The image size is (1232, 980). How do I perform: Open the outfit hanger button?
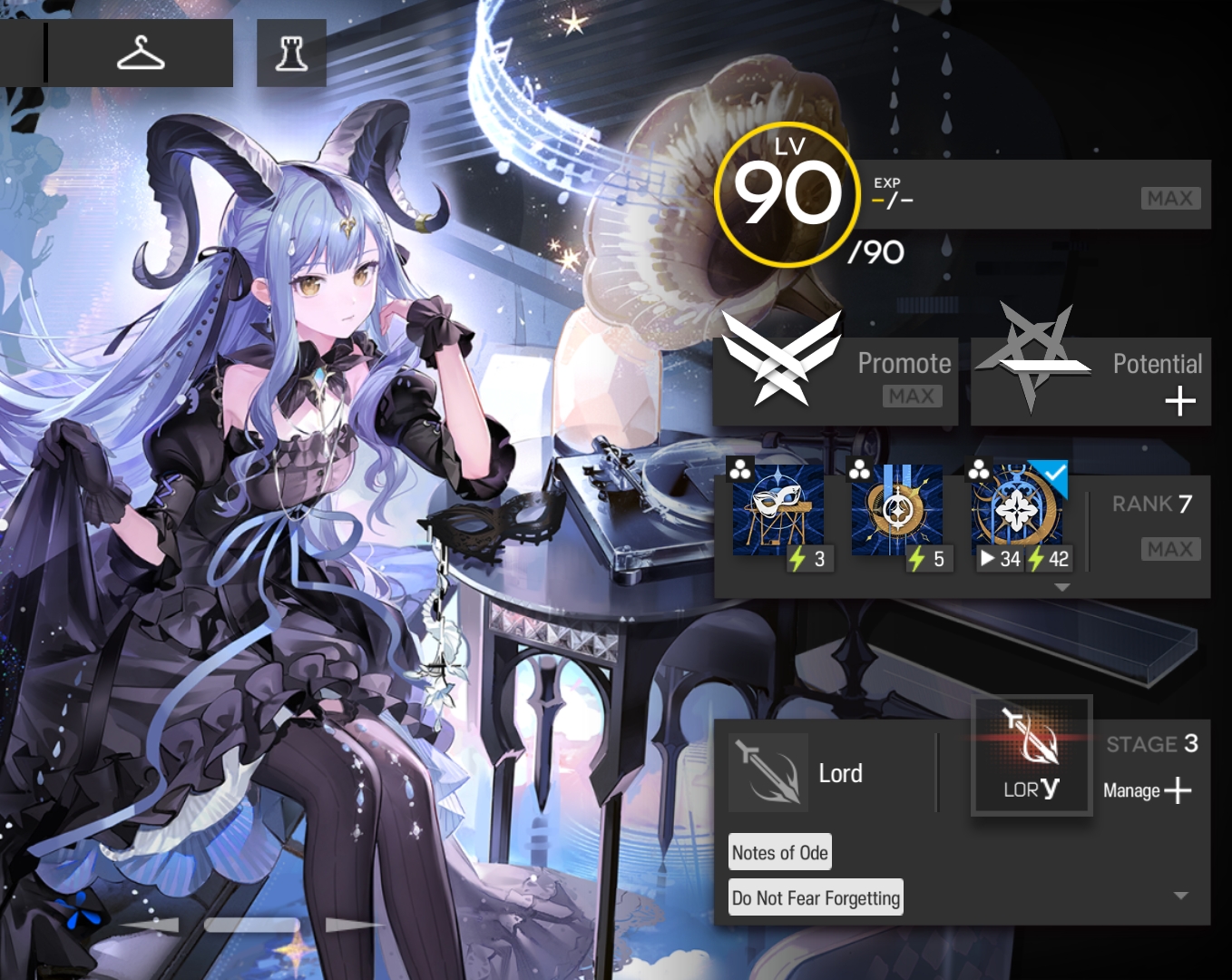tap(141, 54)
